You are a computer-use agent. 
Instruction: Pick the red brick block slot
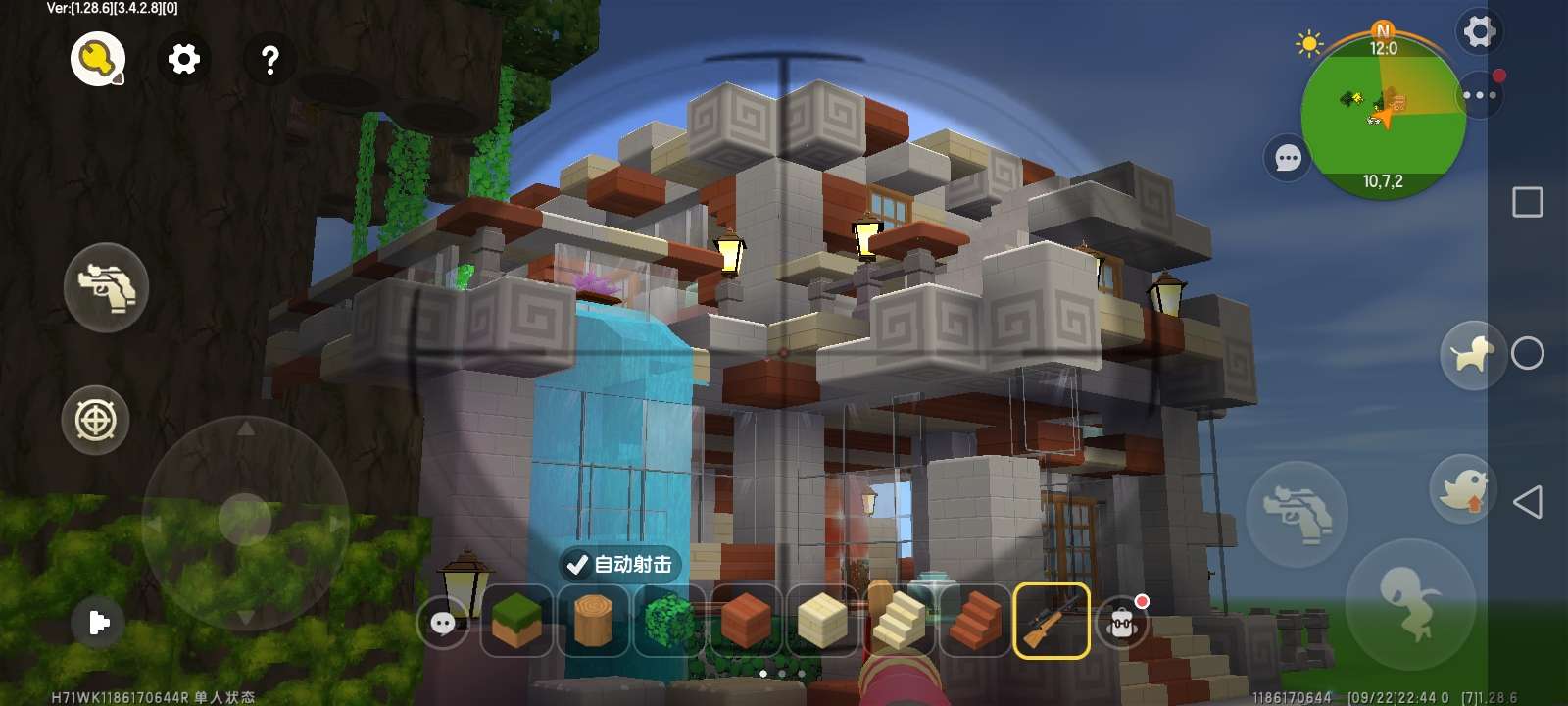pos(745,621)
